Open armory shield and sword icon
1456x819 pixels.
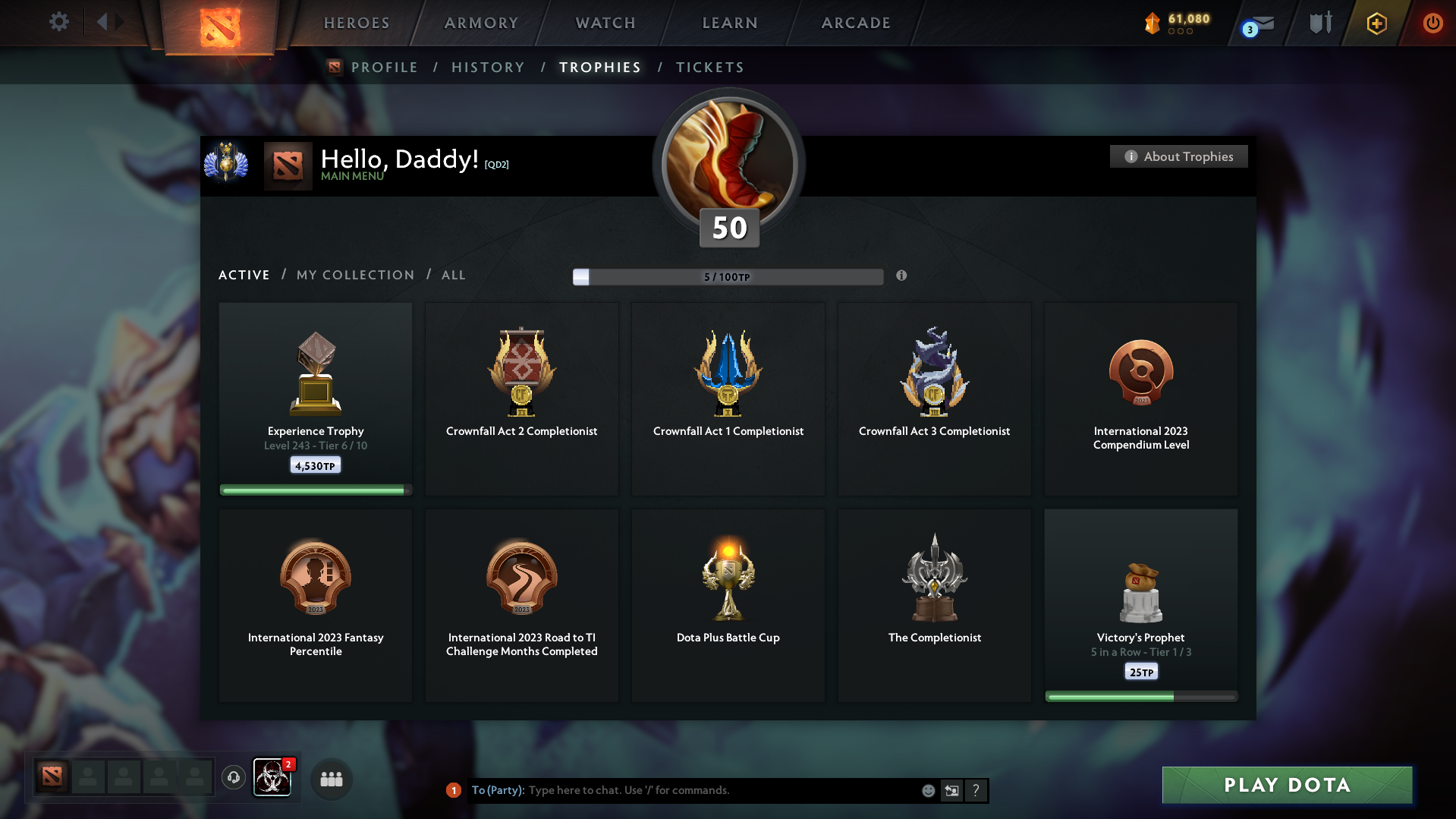(1319, 23)
